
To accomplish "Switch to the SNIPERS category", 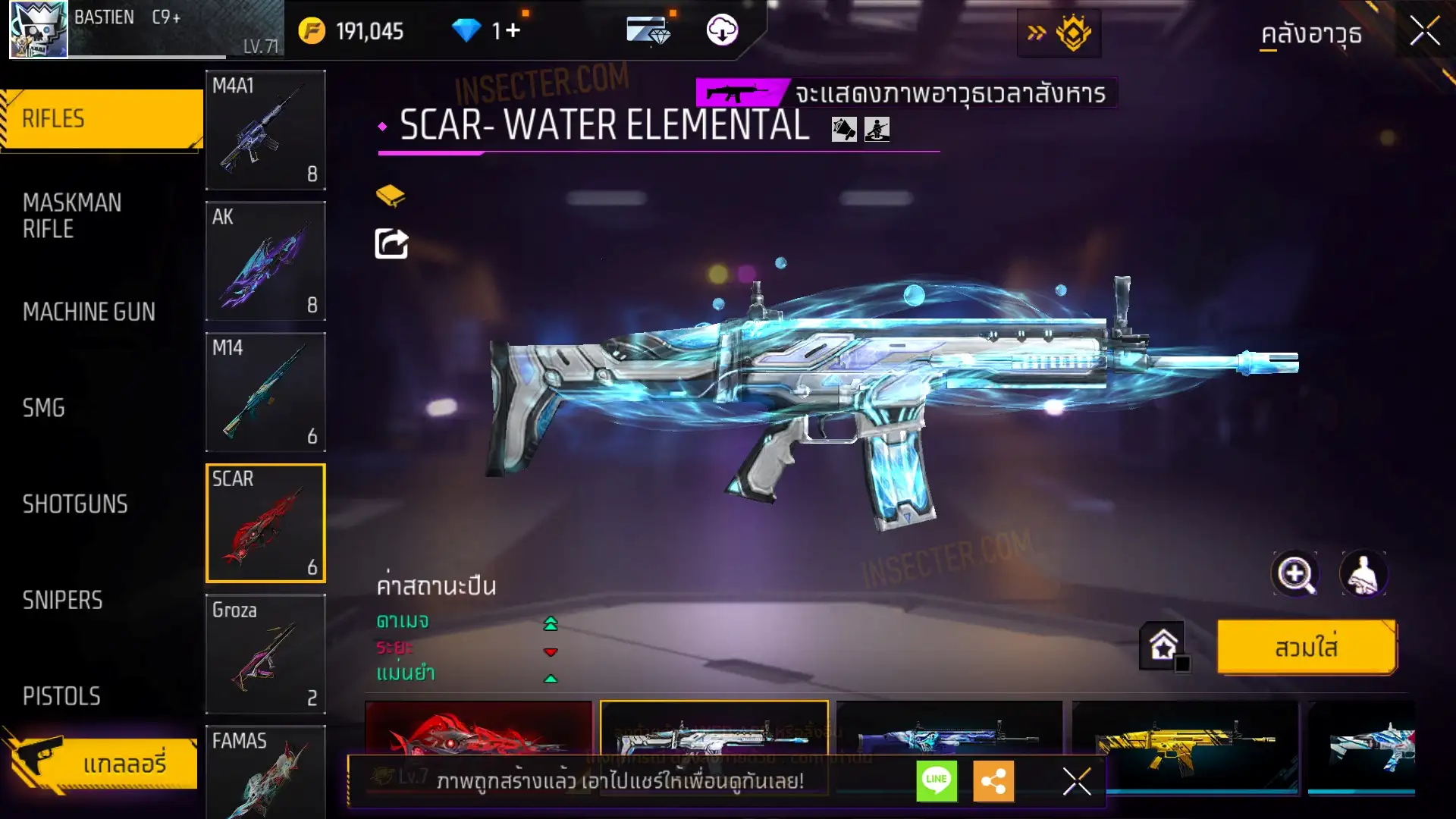I will click(x=62, y=601).
